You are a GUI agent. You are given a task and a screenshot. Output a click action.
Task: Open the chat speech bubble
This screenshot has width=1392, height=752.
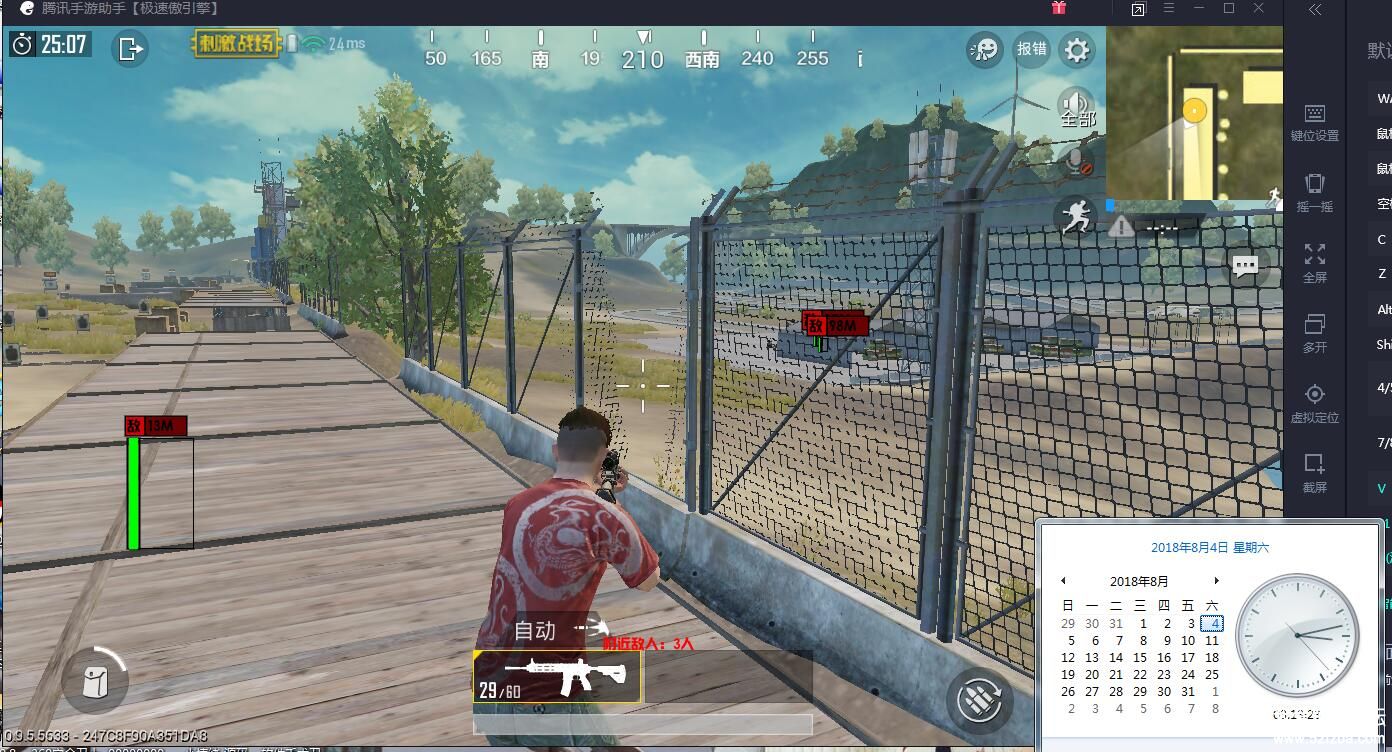[1245, 267]
